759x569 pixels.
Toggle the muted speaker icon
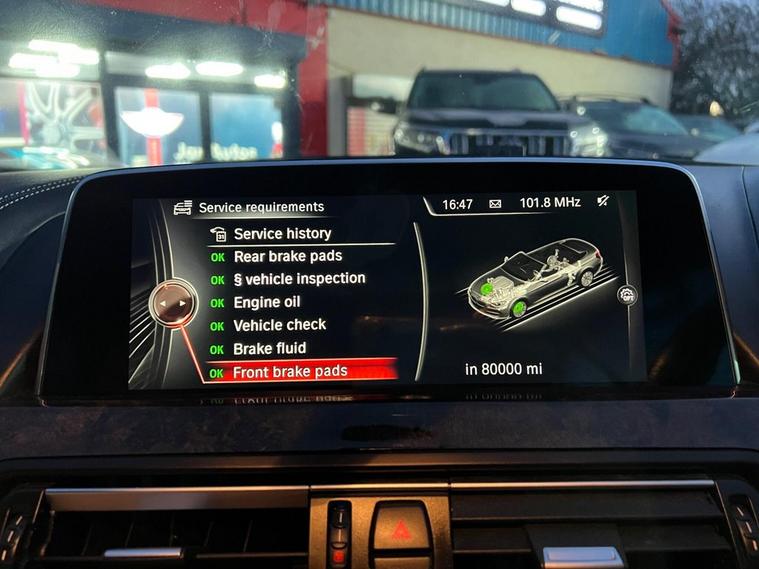coord(603,202)
